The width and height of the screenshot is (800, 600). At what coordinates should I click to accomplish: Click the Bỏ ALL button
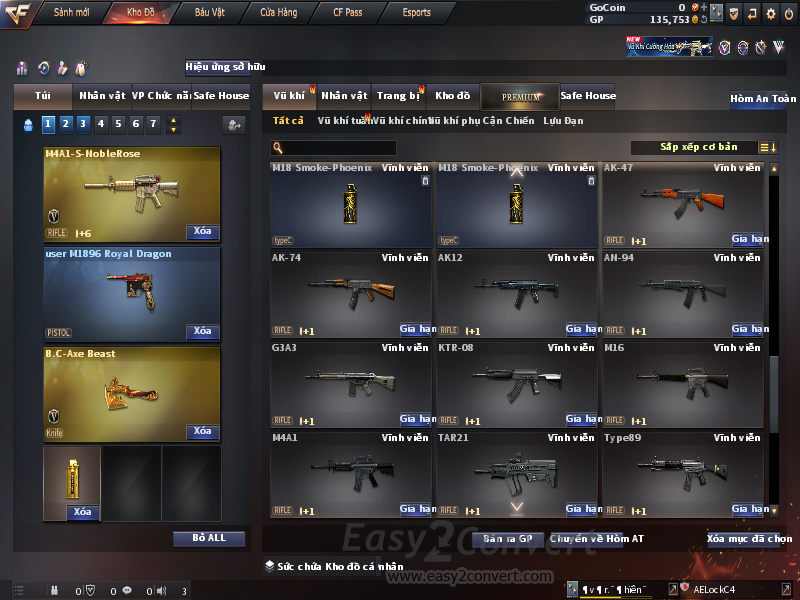[x=209, y=538]
